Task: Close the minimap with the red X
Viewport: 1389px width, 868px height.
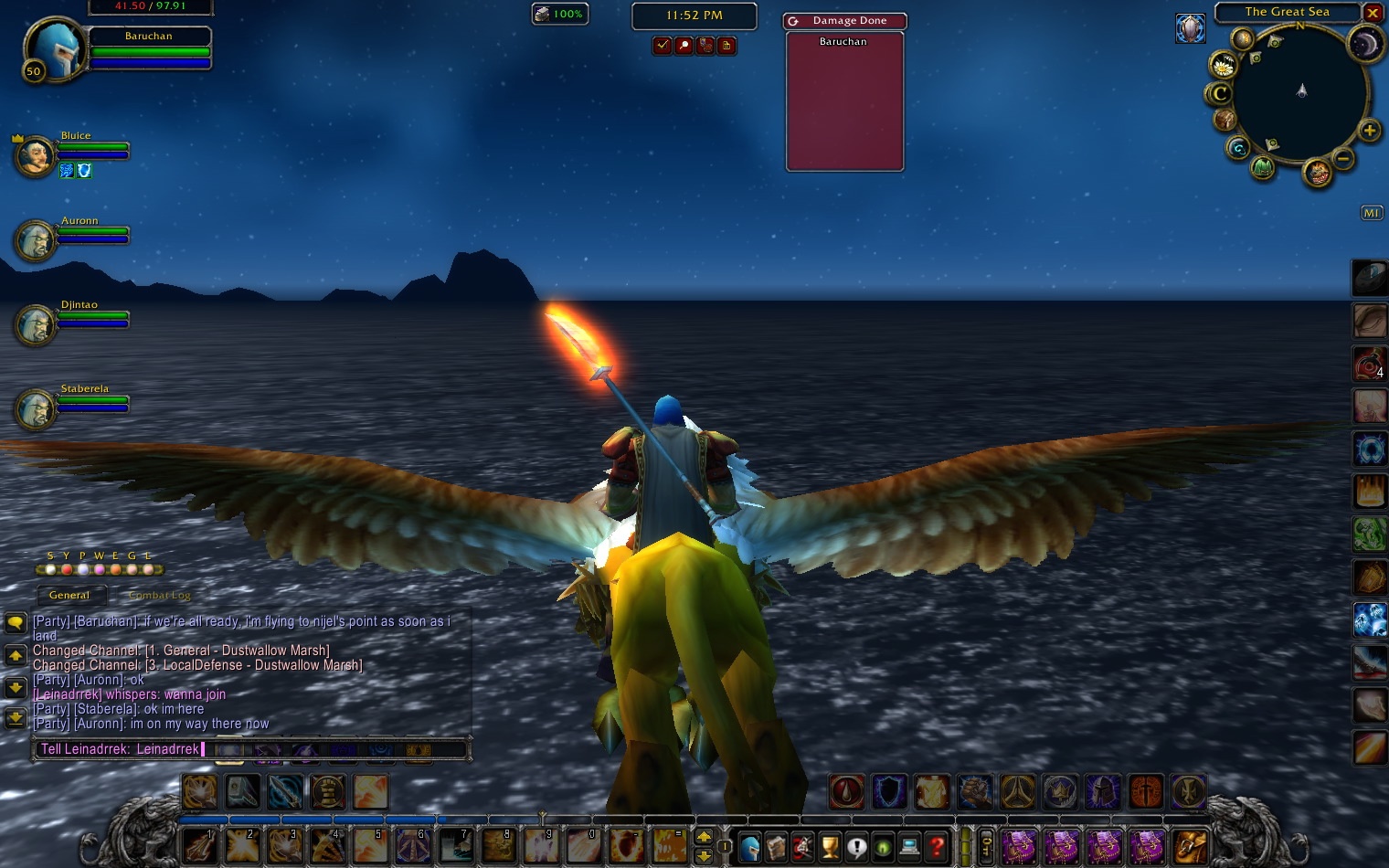Action: (x=1373, y=13)
